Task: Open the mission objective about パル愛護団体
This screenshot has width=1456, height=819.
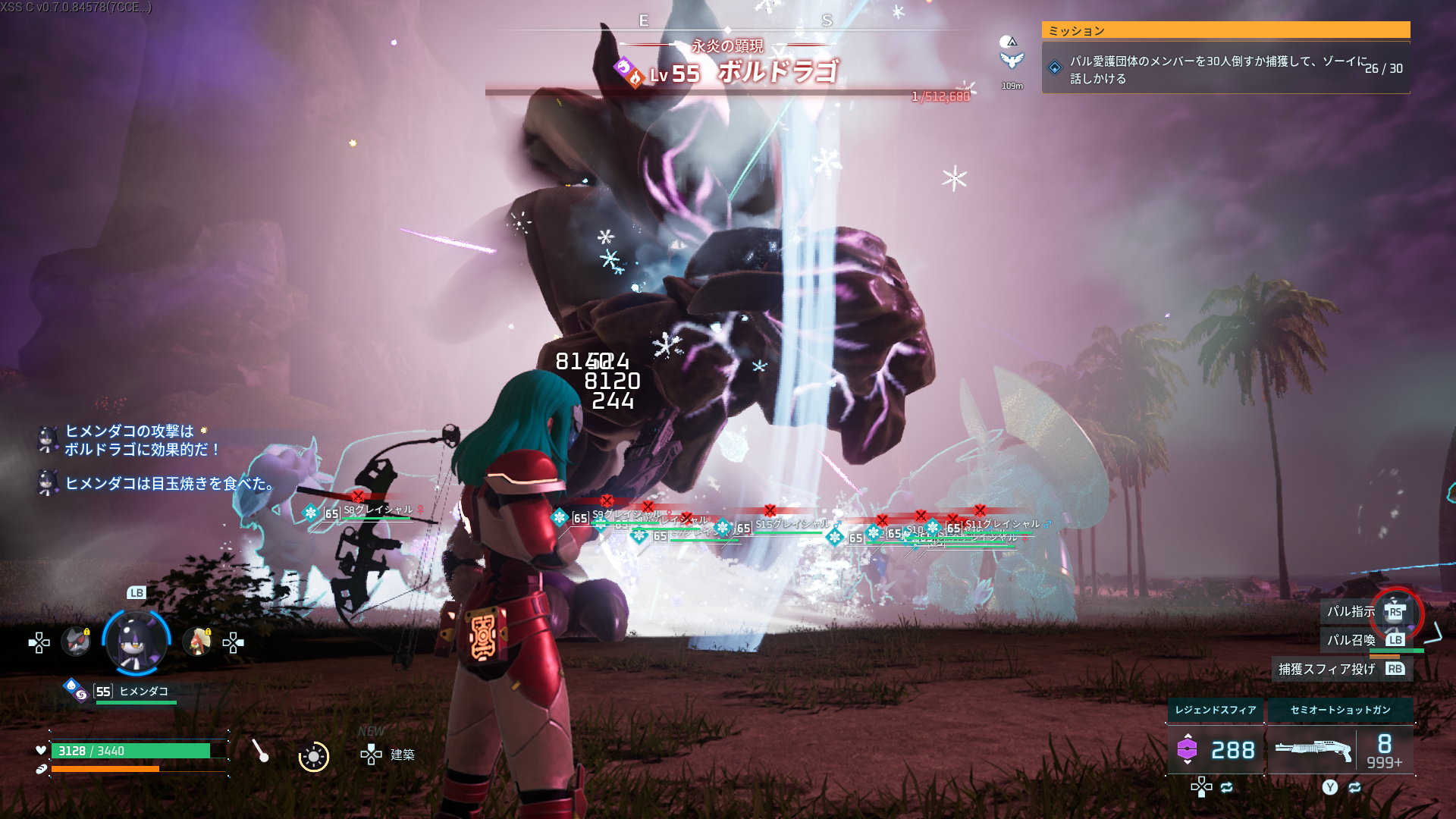Action: [x=1225, y=69]
